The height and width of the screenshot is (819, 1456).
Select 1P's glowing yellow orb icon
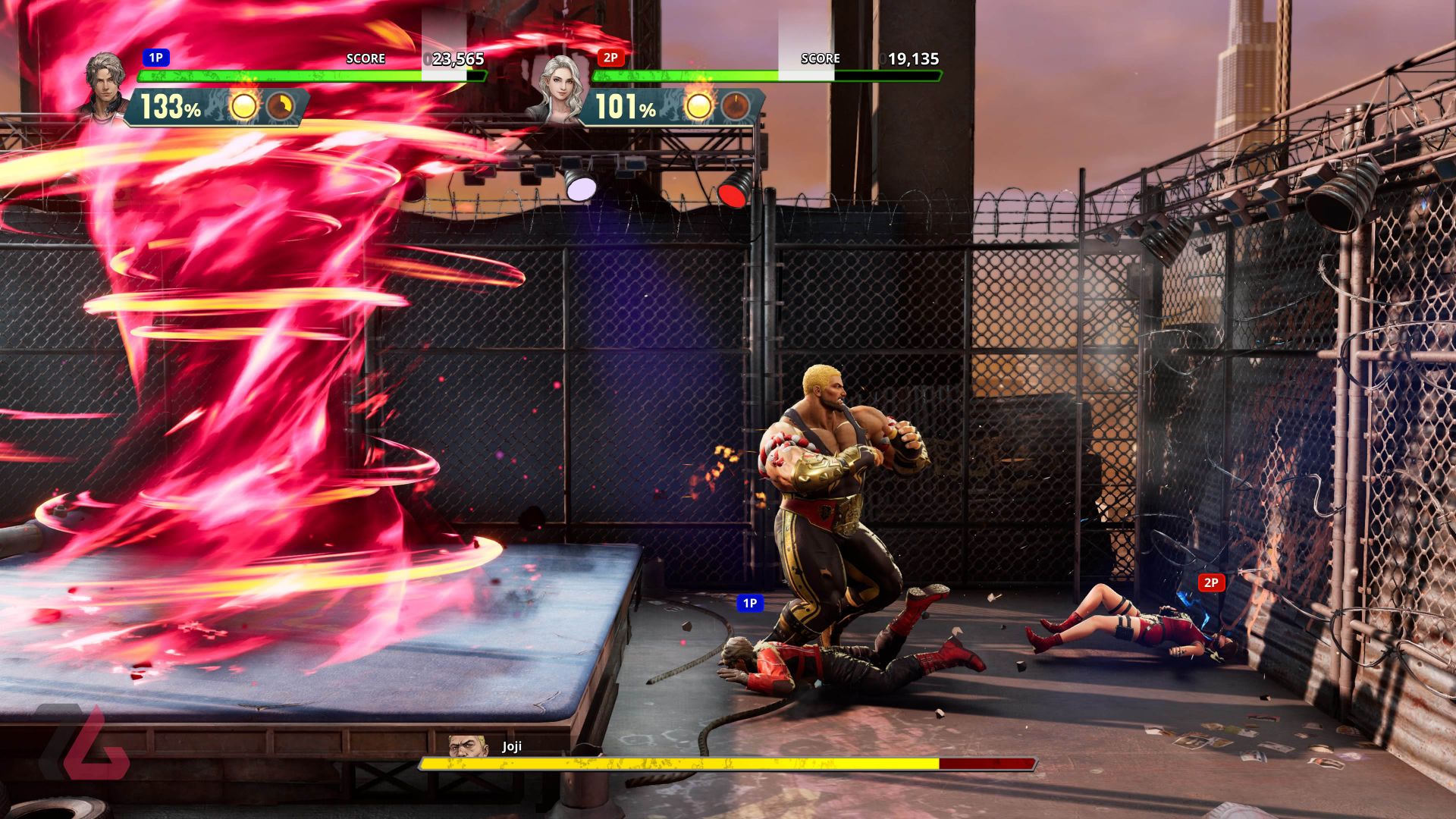pos(243,107)
